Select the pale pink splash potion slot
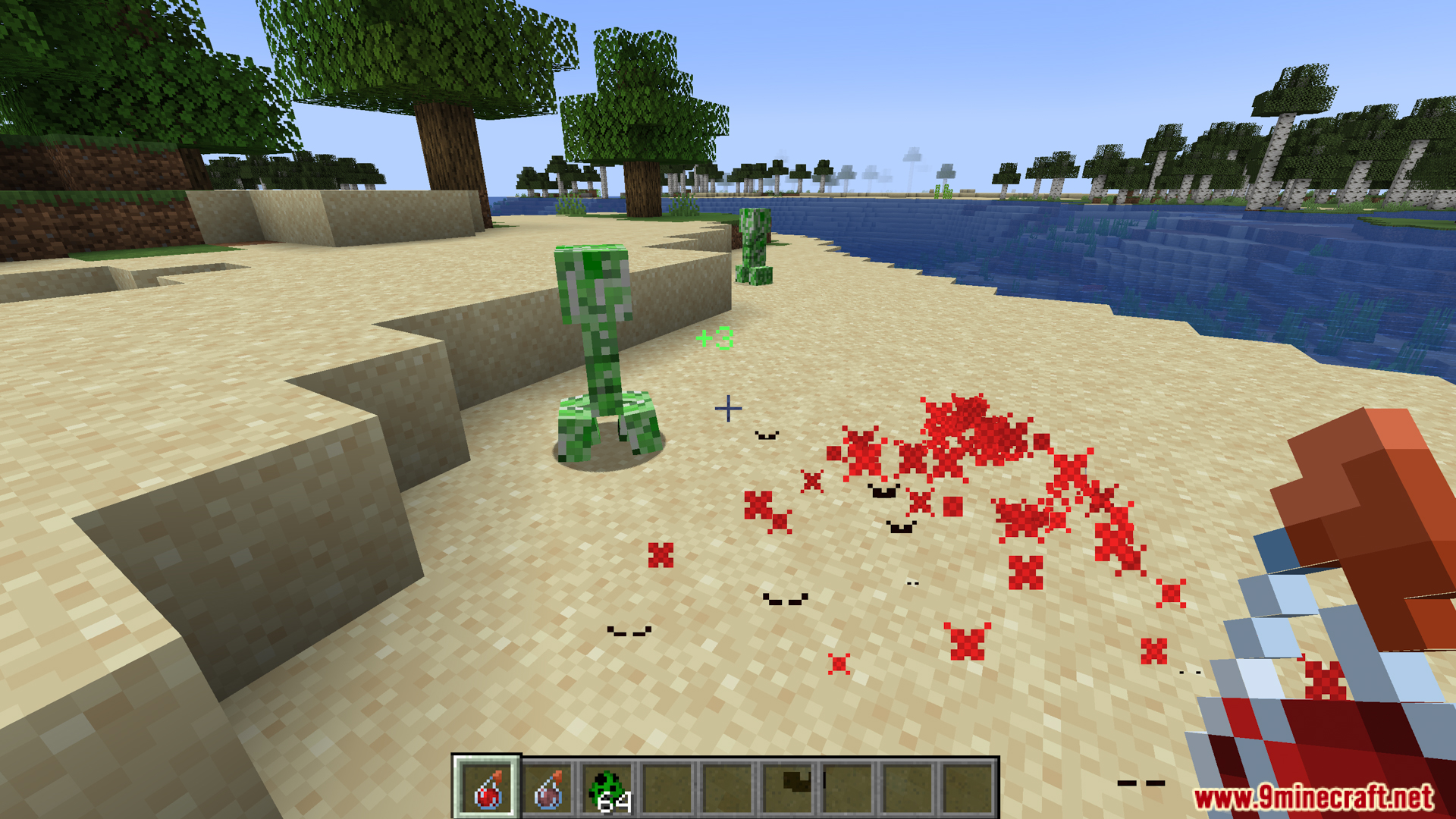This screenshot has height=819, width=1456. (548, 789)
